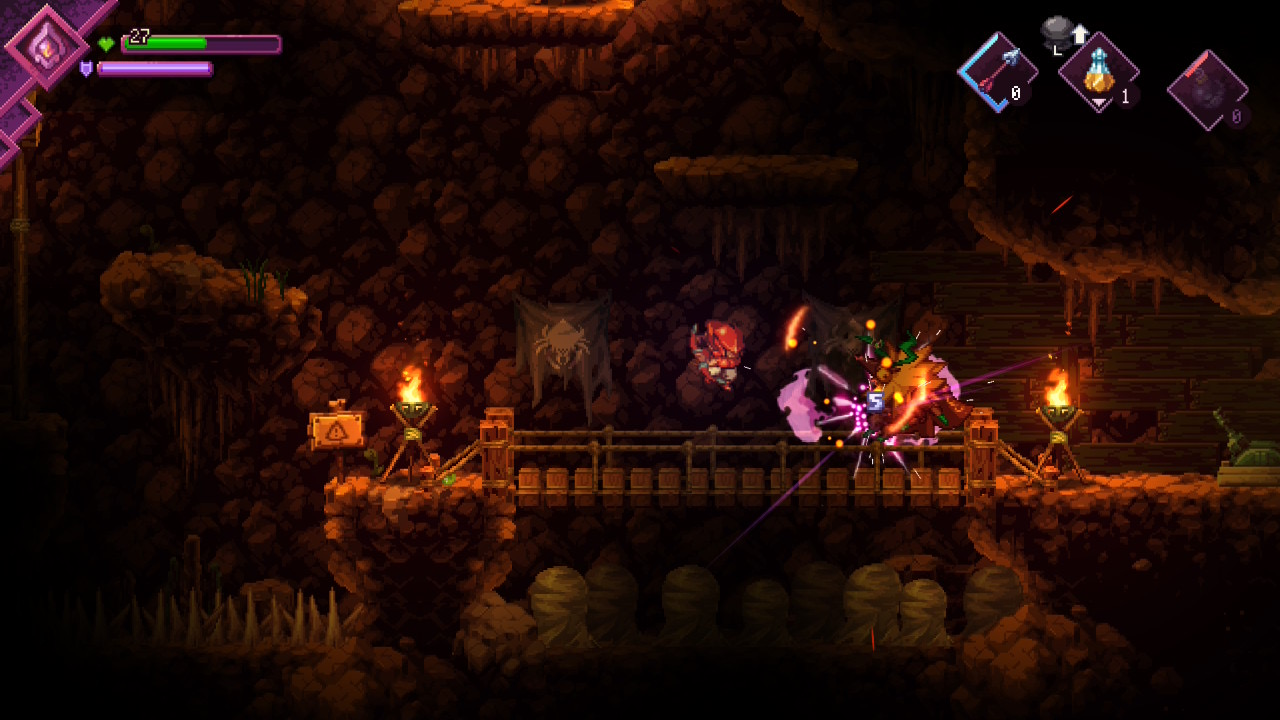Viewport: 1280px width, 720px height.
Task: Use the orange potion flask slot
Action: point(1099,71)
